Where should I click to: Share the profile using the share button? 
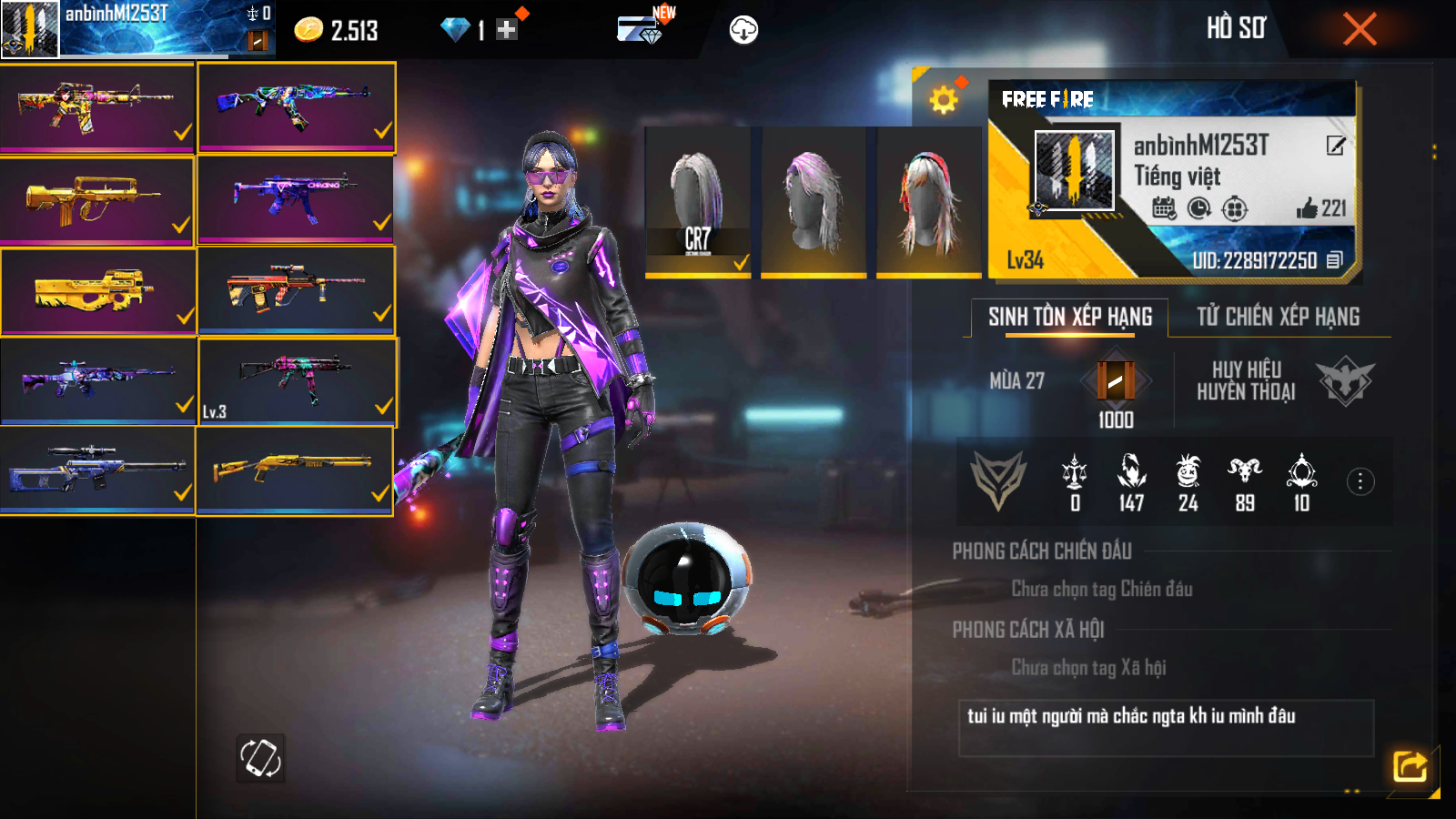coord(1410,766)
